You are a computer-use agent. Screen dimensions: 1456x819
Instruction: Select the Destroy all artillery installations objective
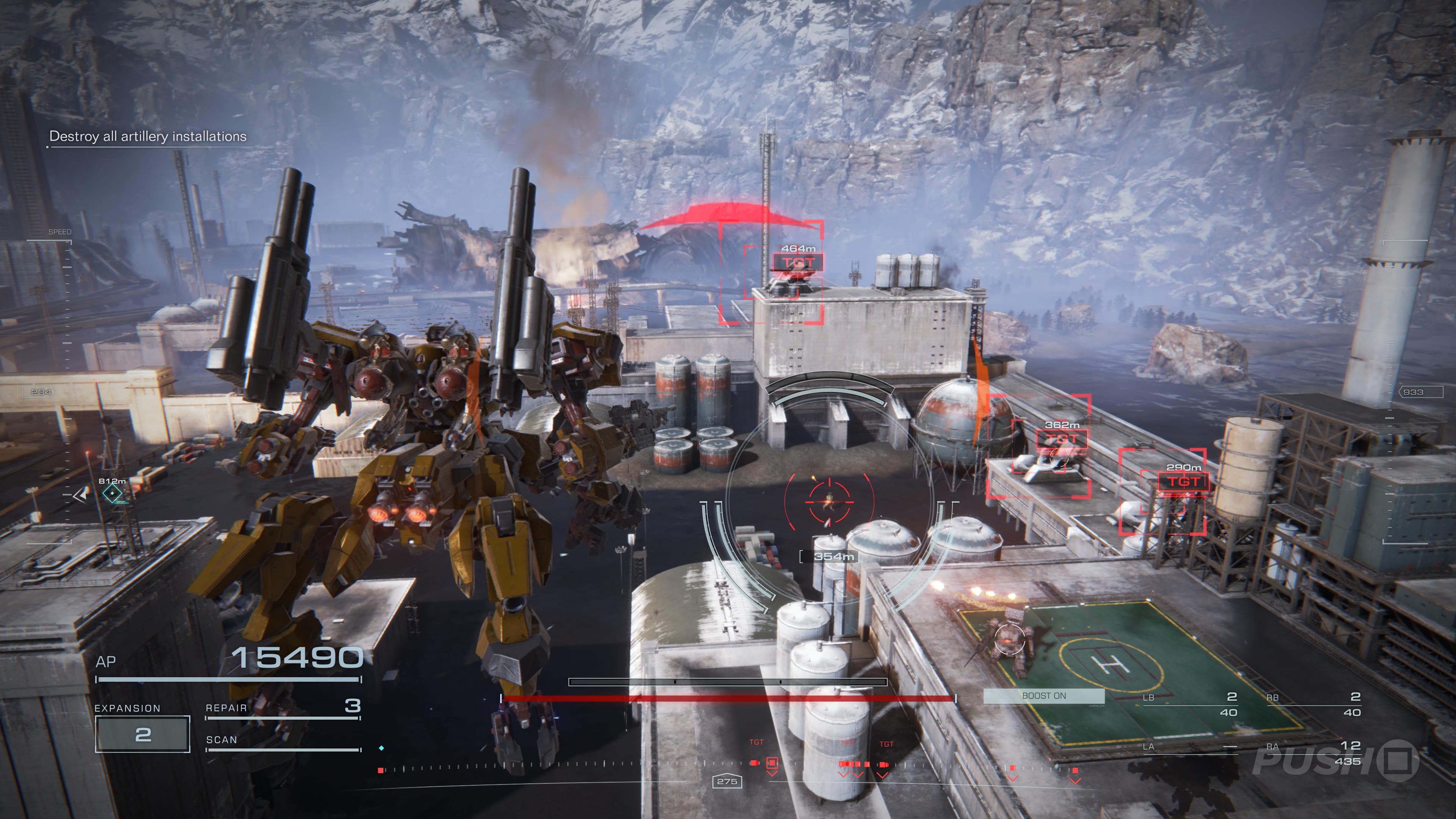(x=147, y=136)
